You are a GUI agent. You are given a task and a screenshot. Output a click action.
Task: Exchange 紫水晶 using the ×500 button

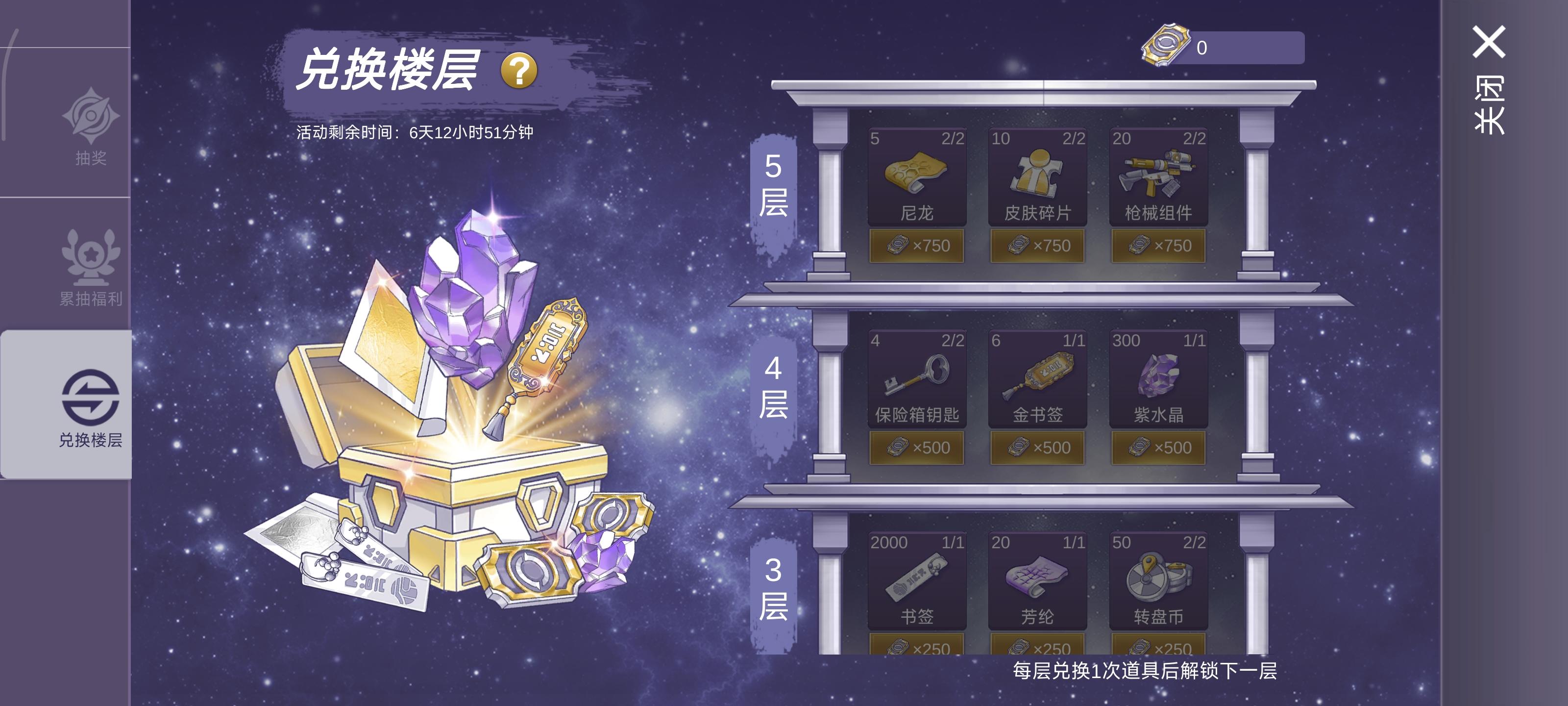1159,448
